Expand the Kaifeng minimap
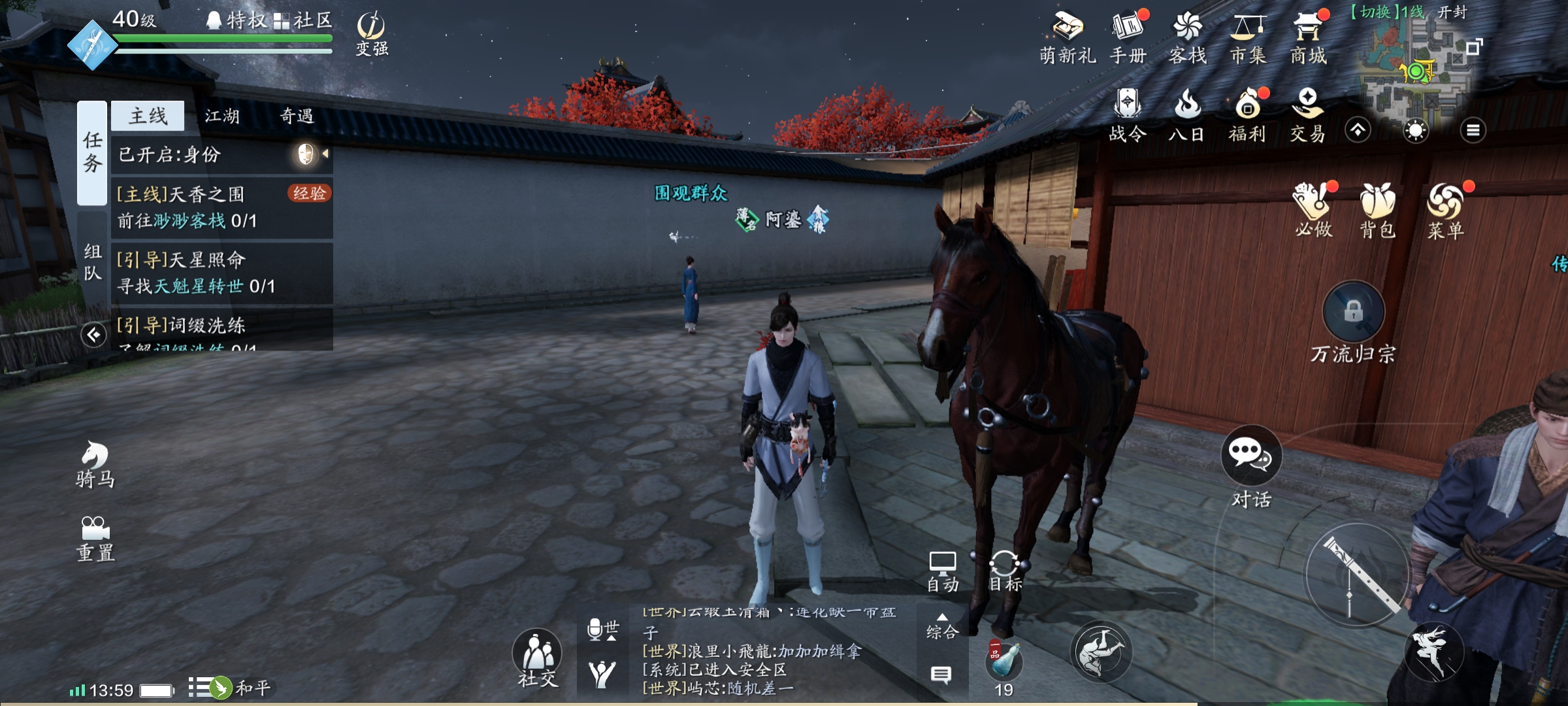 coord(1474,47)
